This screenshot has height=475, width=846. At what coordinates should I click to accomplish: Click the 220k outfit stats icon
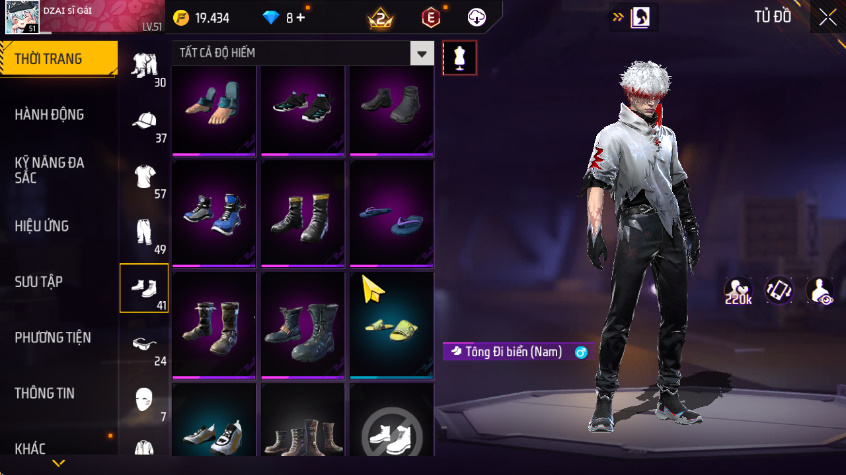click(738, 291)
